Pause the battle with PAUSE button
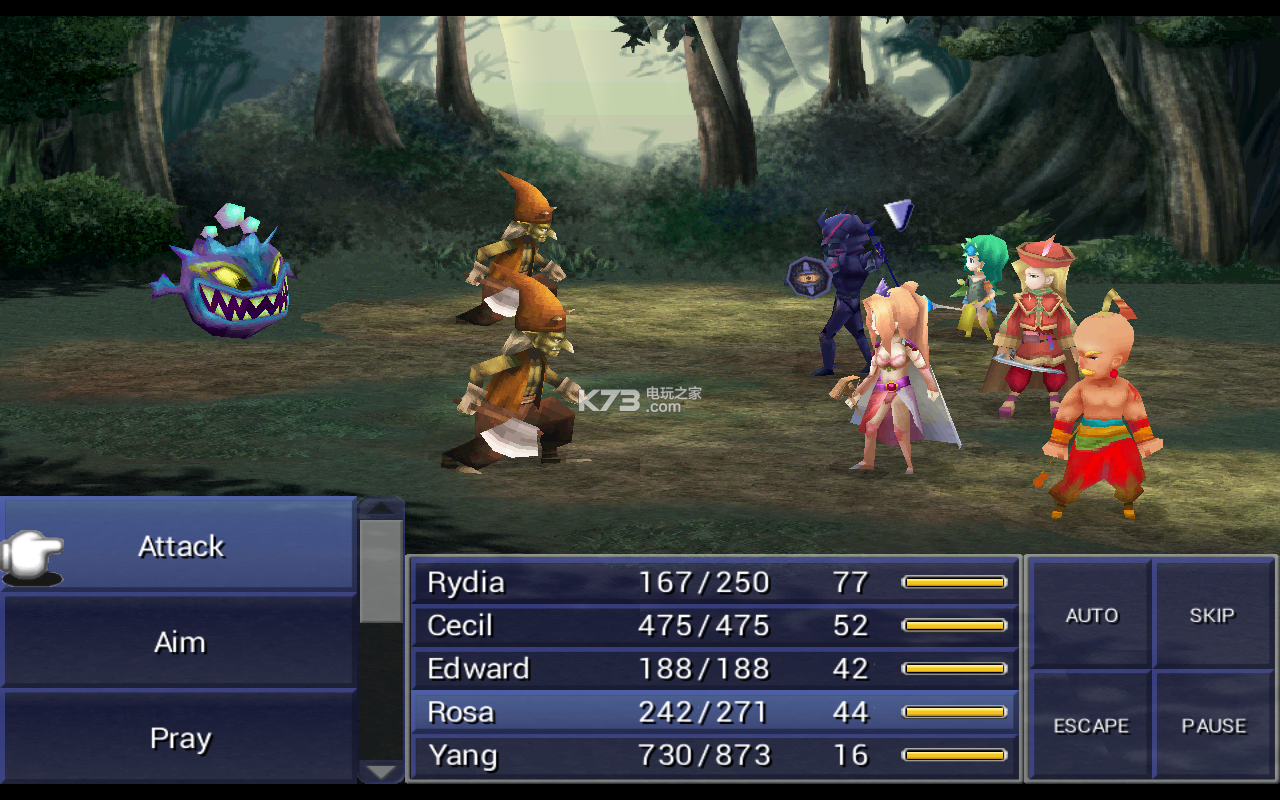Viewport: 1280px width, 800px height. point(1213,726)
